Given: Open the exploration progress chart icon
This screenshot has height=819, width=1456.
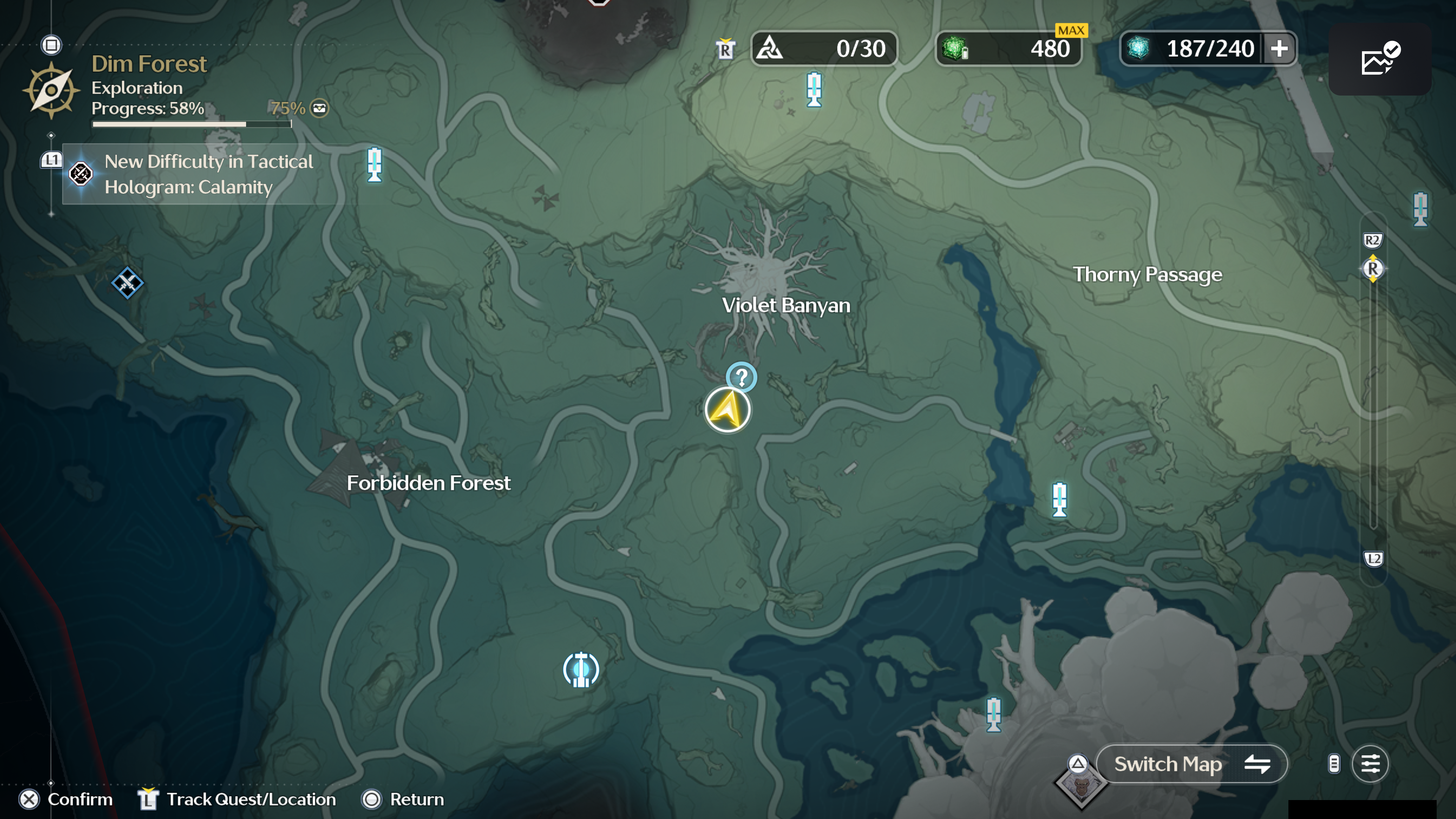Looking at the screenshot, I should [x=1380, y=59].
